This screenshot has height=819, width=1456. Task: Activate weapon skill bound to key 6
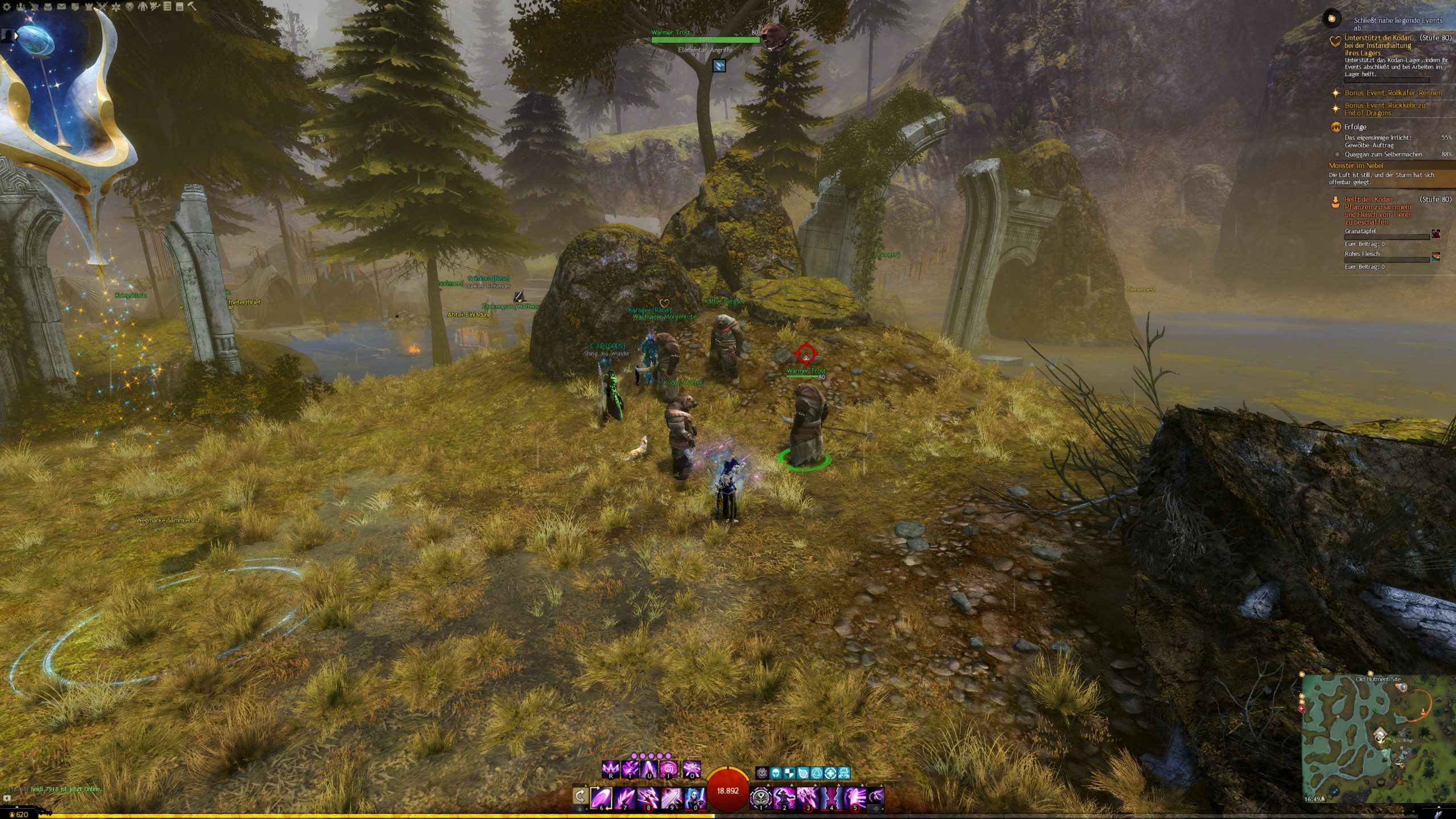pyautogui.click(x=601, y=797)
